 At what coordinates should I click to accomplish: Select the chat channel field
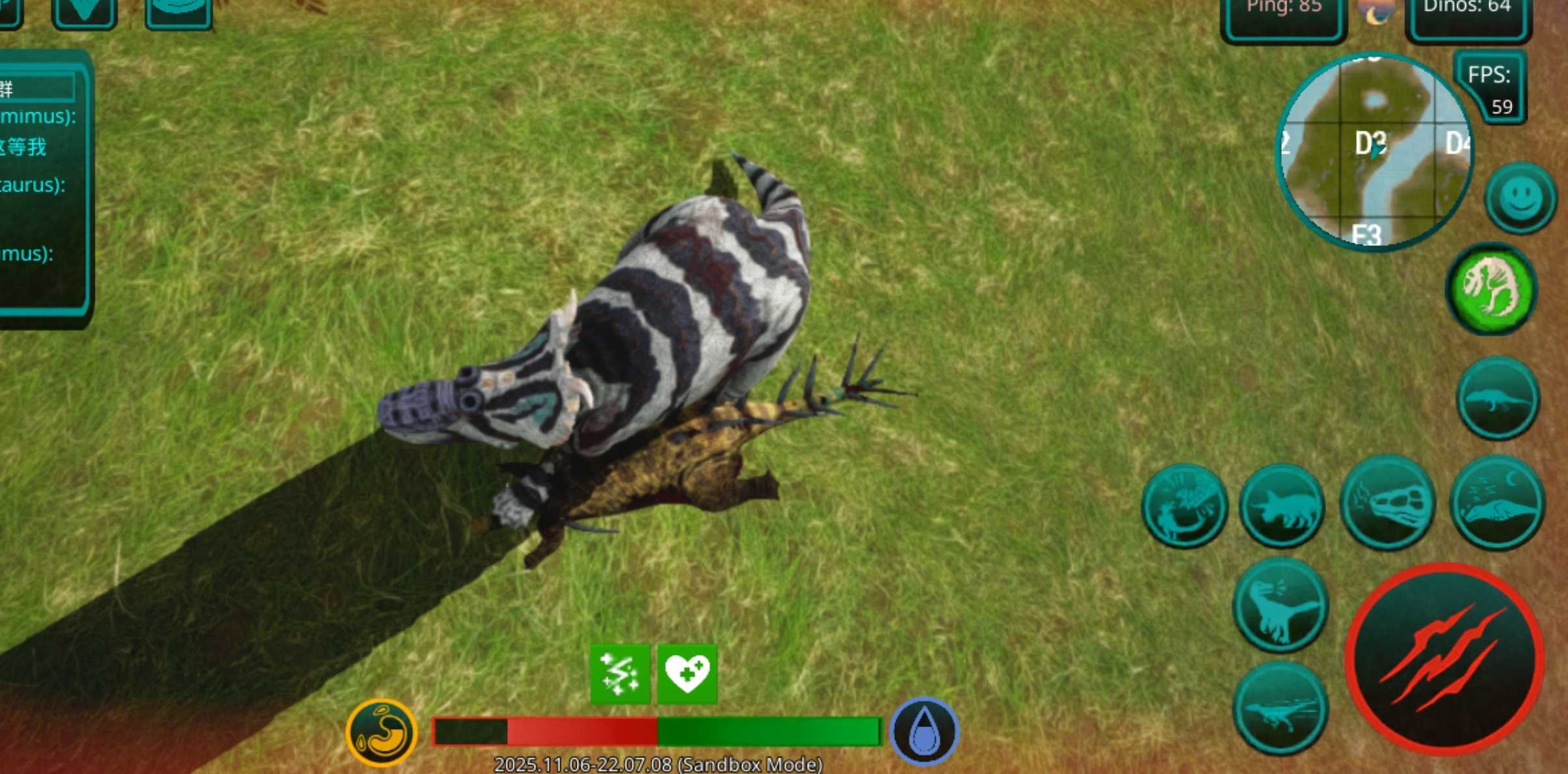[x=36, y=88]
